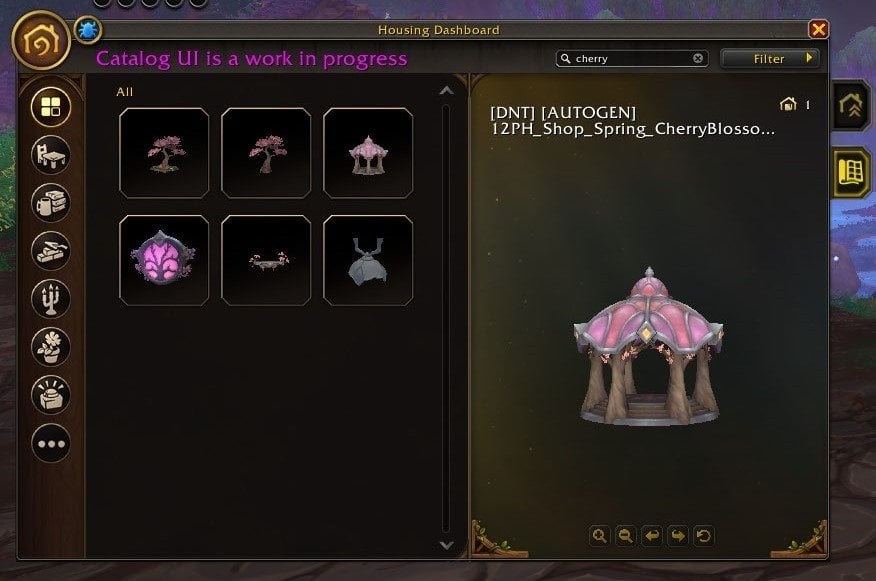Image resolution: width=876 pixels, height=581 pixels.
Task: Pick the glowing pink tree emblem item
Action: 164,260
